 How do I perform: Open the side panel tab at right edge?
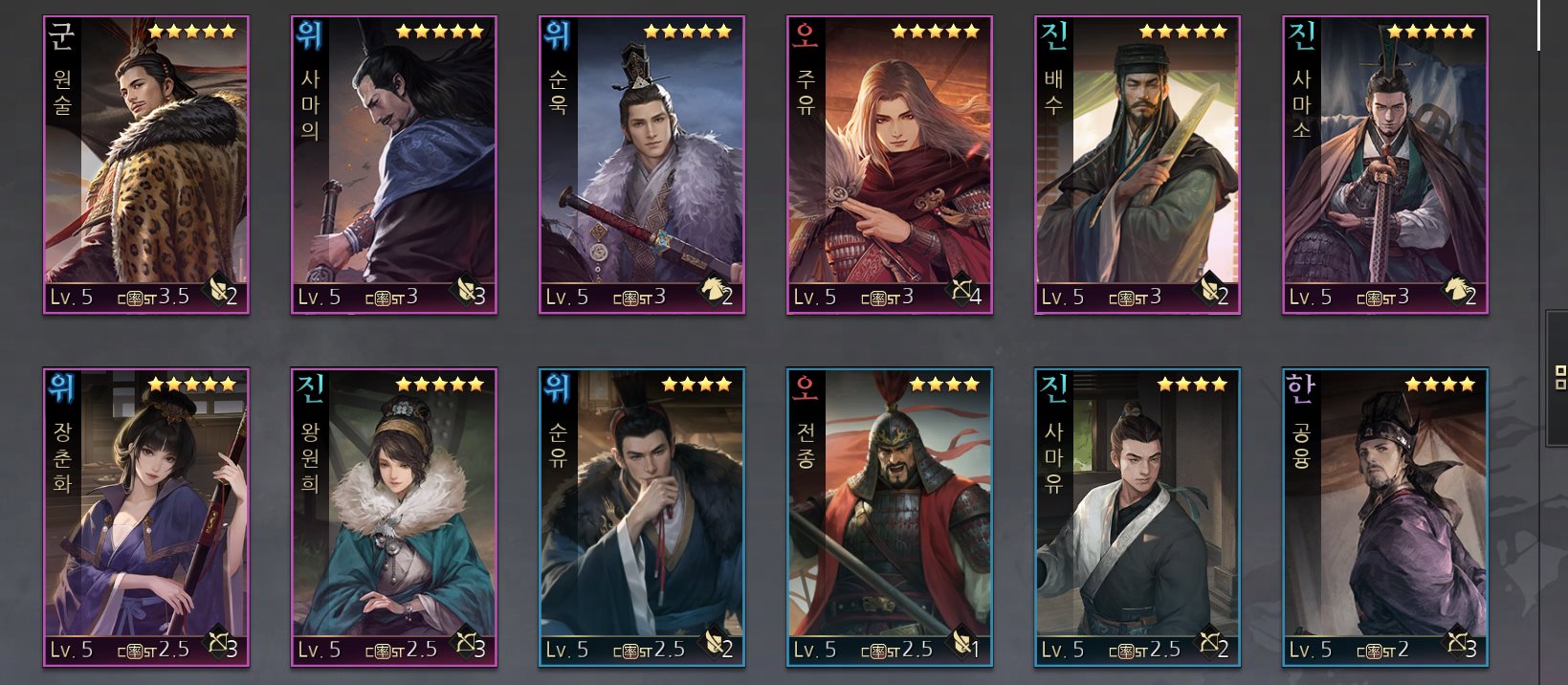coord(1557,378)
